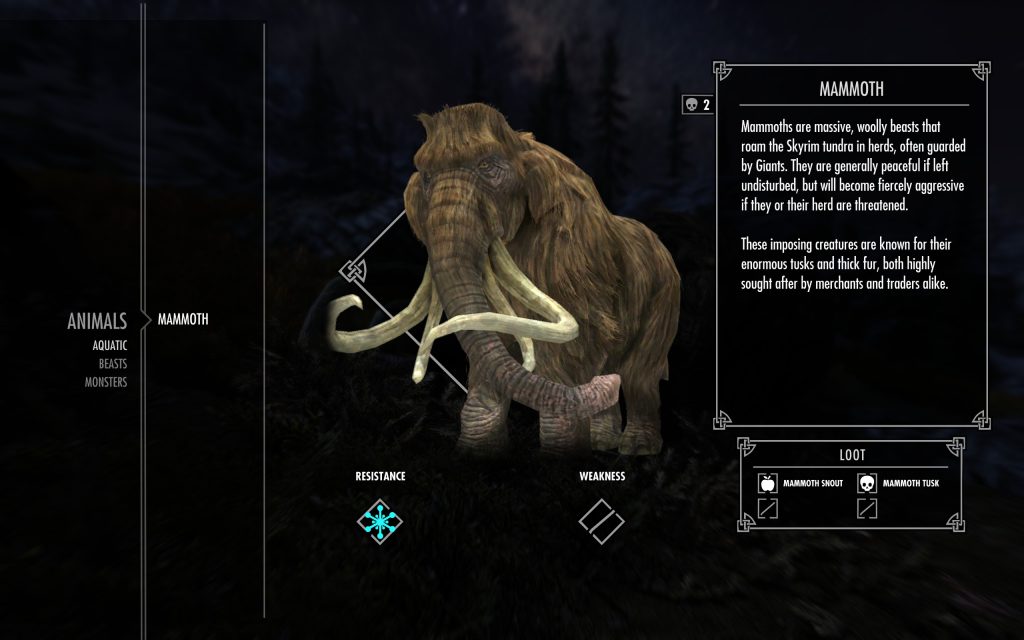Choose the Beasts subcategory
The width and height of the screenshot is (1024, 640).
click(112, 363)
